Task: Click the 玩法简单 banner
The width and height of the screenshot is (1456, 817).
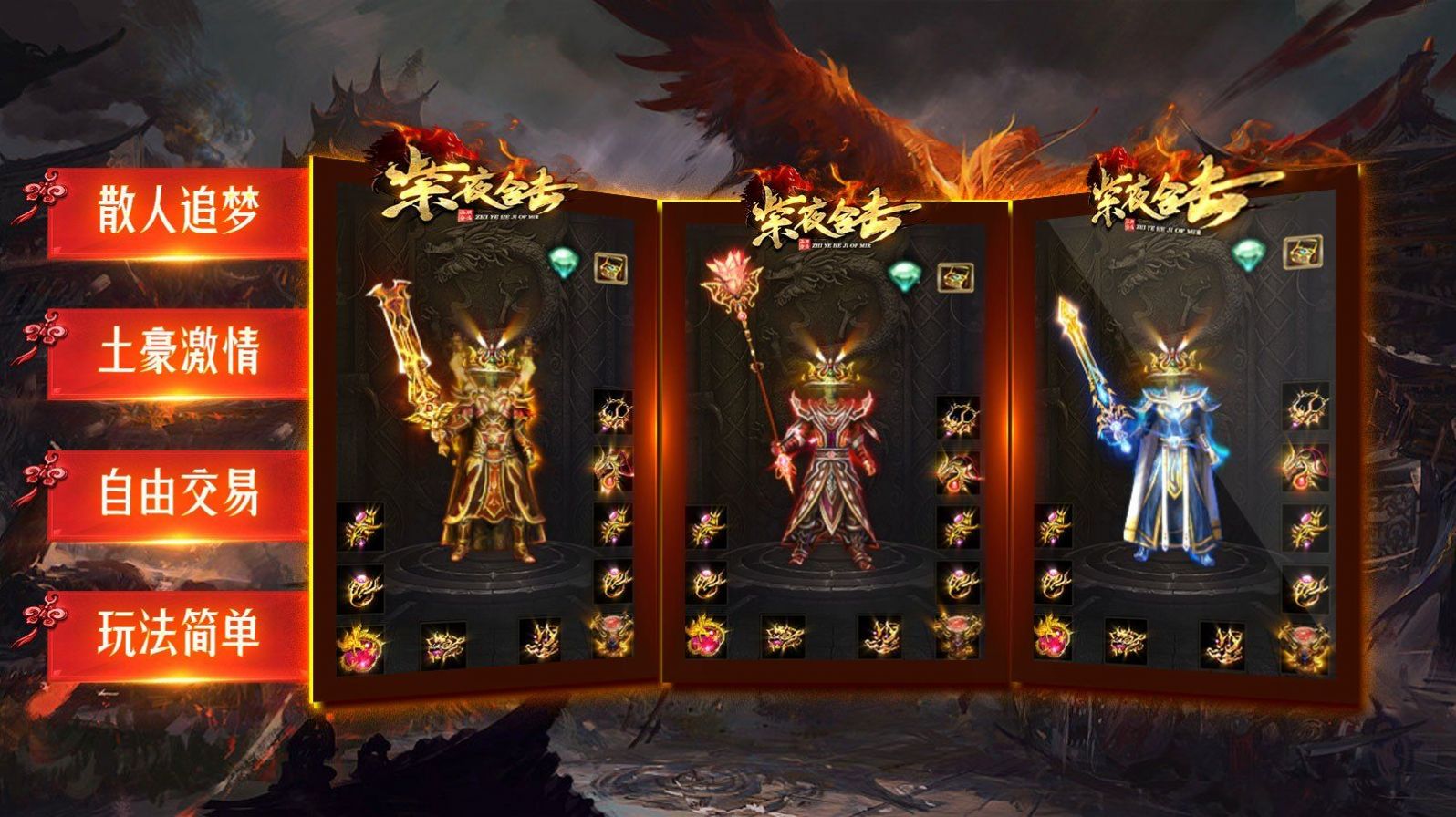Action: (x=178, y=635)
